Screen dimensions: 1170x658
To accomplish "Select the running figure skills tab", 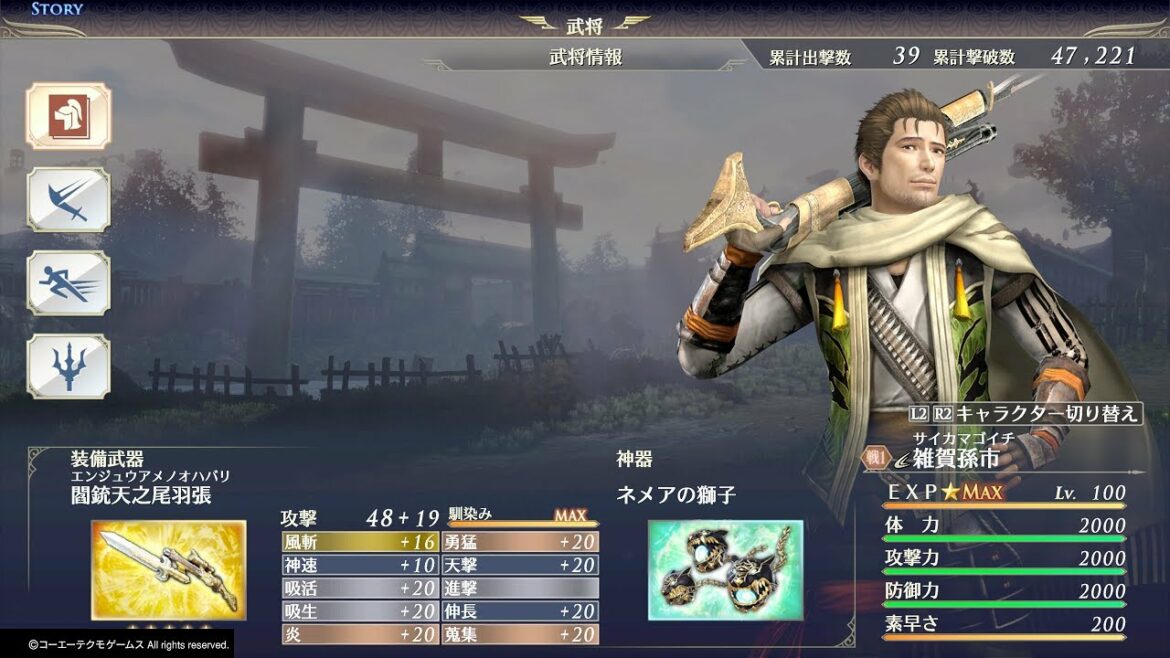I will (68, 283).
